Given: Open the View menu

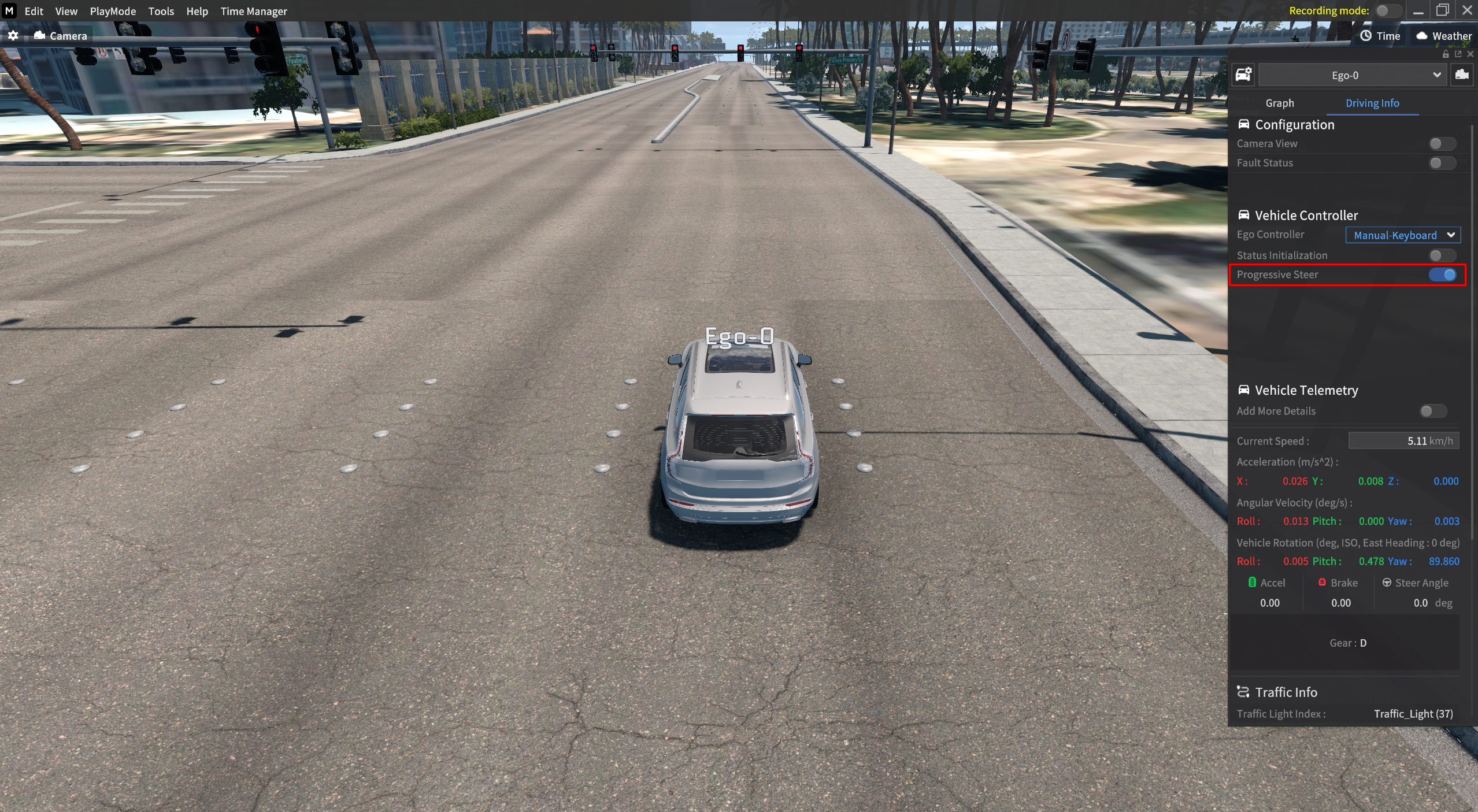Looking at the screenshot, I should [66, 11].
